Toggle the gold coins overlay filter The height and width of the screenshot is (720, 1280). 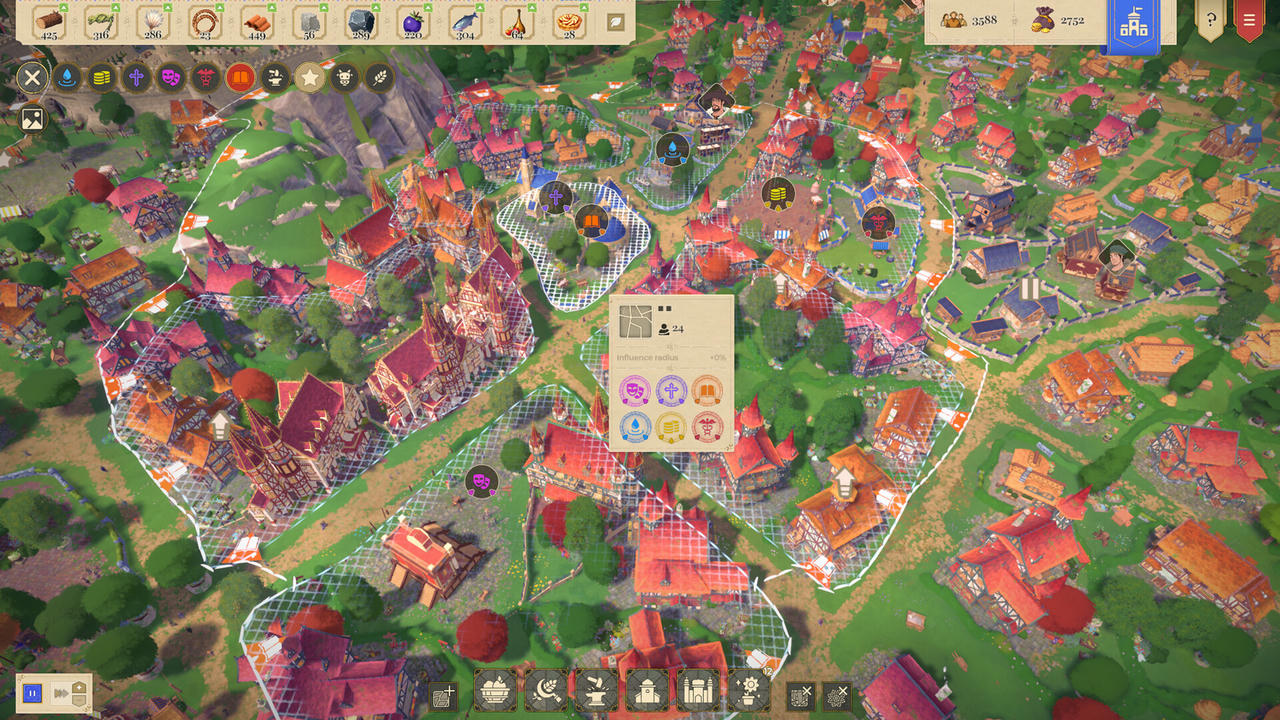[102, 77]
